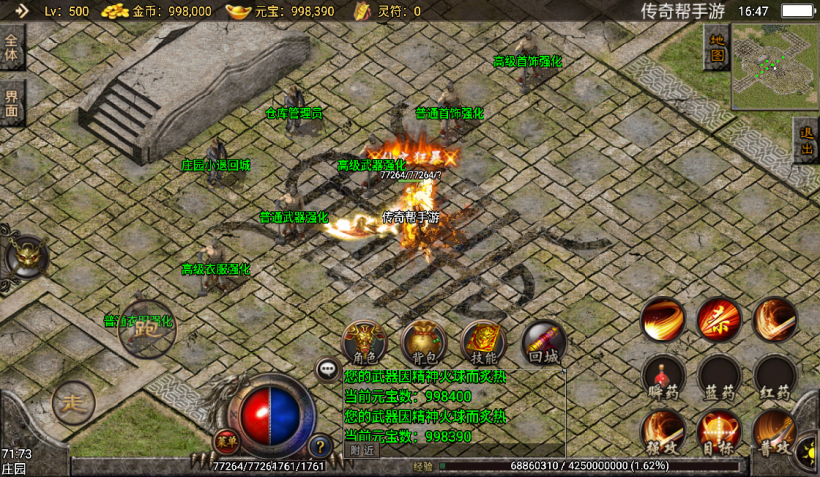820x477 pixels.
Task: Open the red 菜单 menu button
Action: (x=226, y=441)
